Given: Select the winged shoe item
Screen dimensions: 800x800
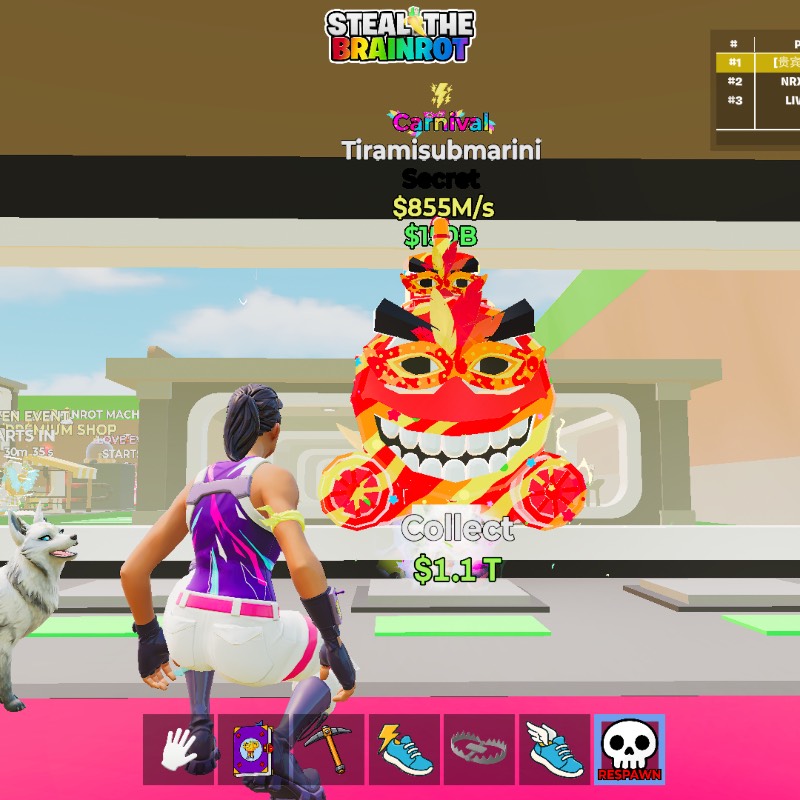Looking at the screenshot, I should click(x=554, y=749).
